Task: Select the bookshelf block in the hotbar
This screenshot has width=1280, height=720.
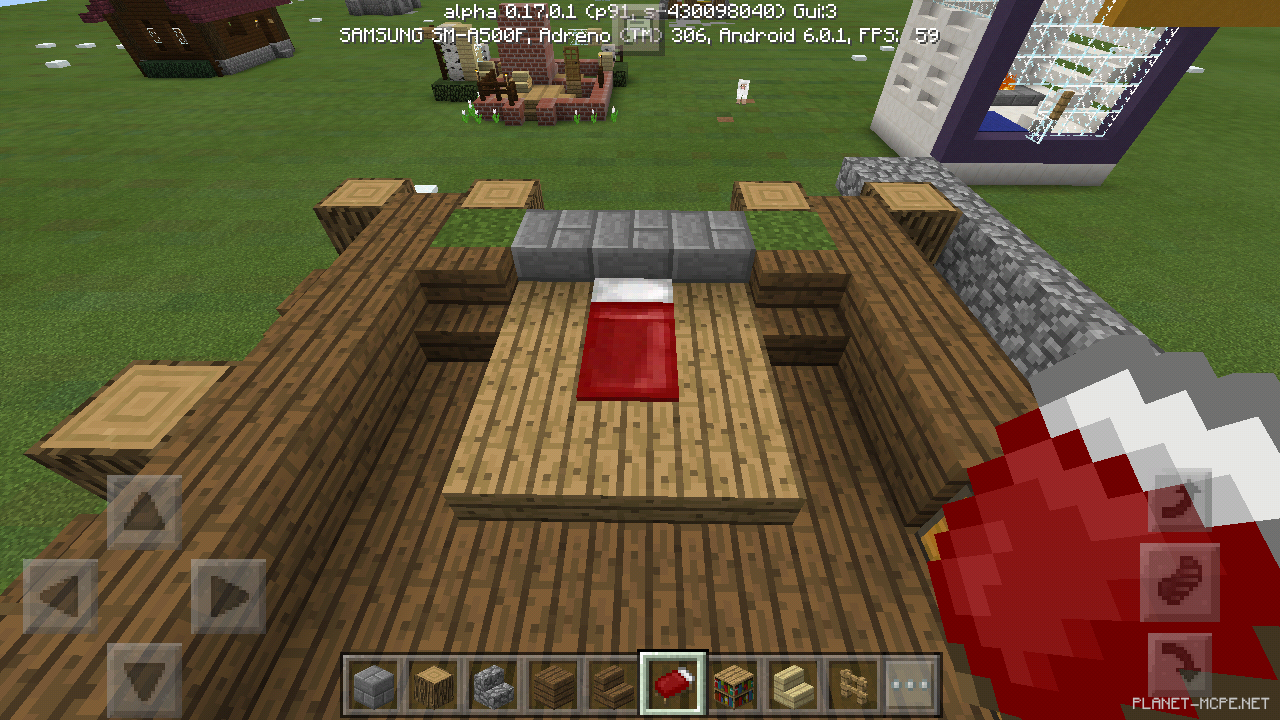Action: [x=731, y=678]
